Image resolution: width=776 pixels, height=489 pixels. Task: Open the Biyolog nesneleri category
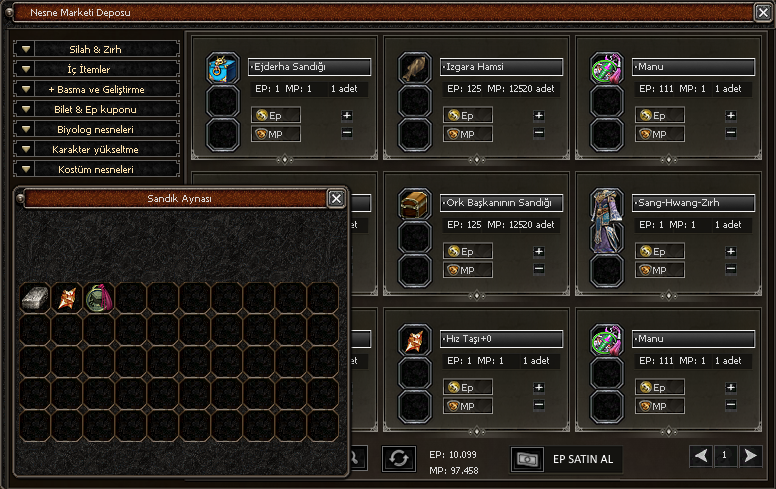coord(96,129)
